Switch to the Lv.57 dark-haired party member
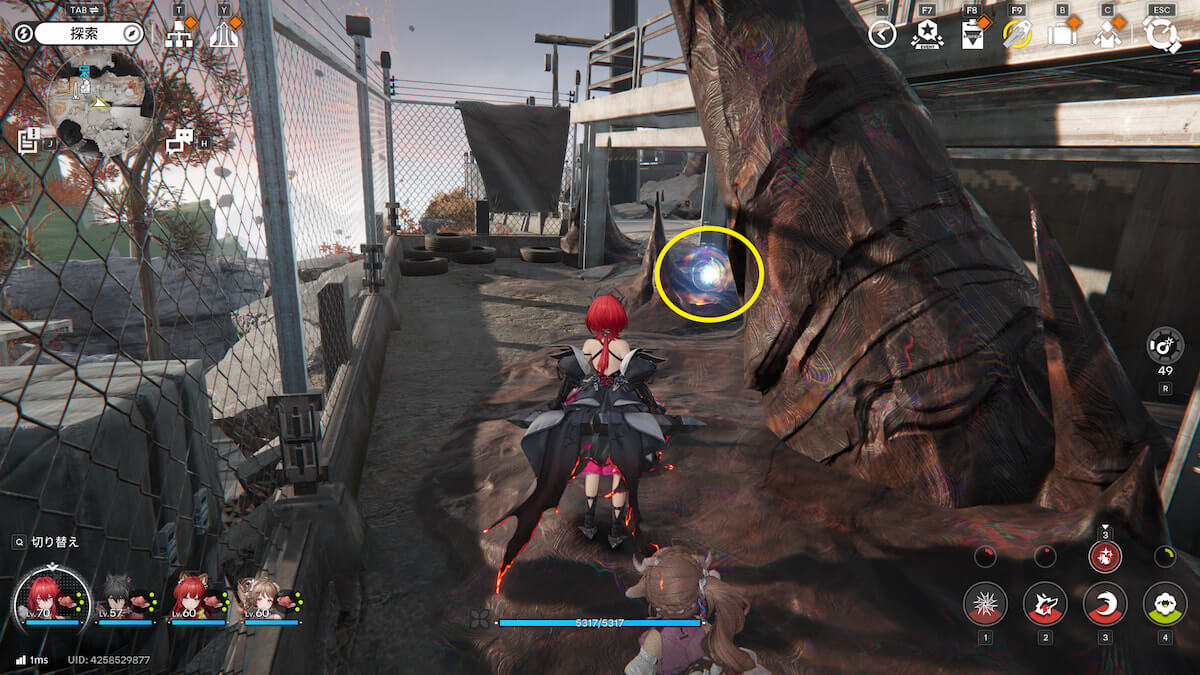 click(x=119, y=598)
